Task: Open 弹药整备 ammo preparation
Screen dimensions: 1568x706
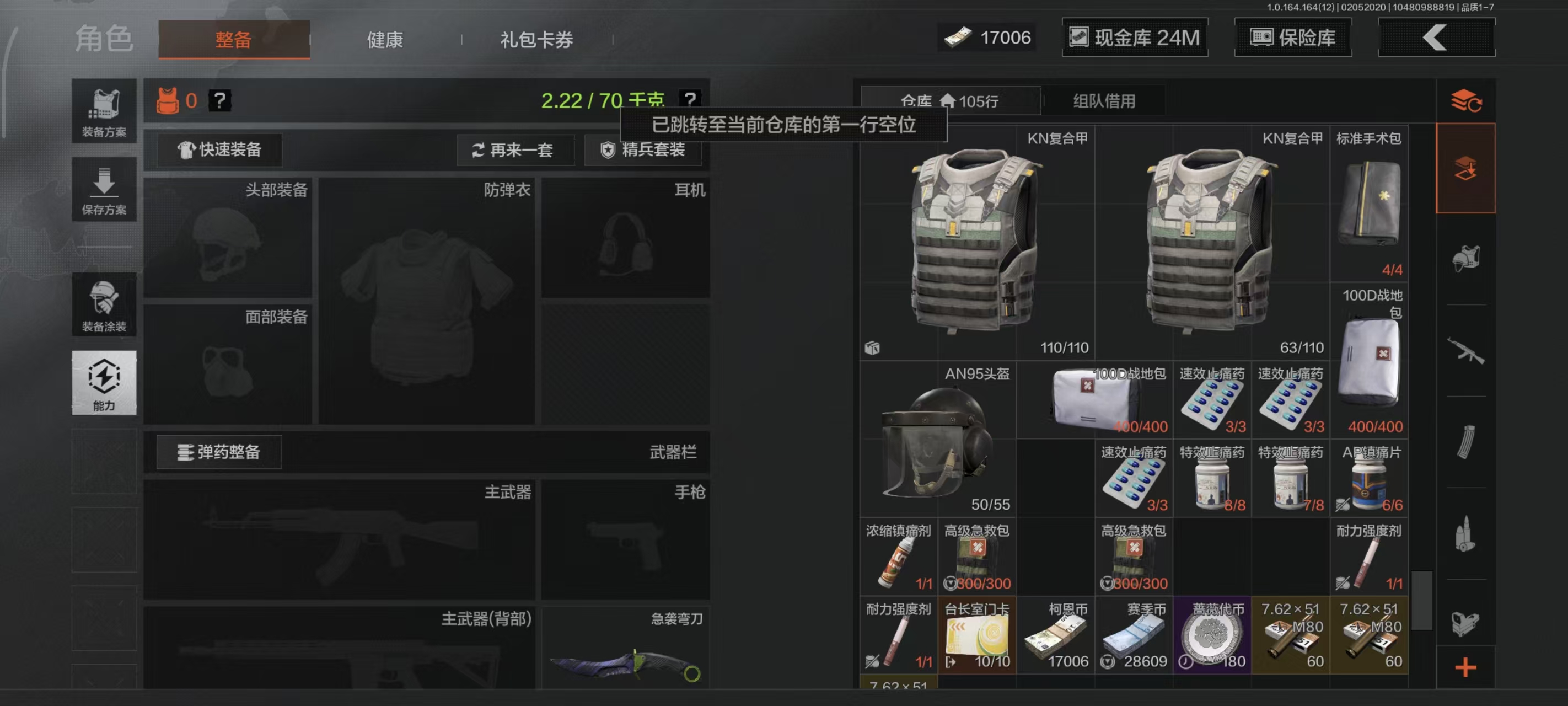Action: [219, 452]
